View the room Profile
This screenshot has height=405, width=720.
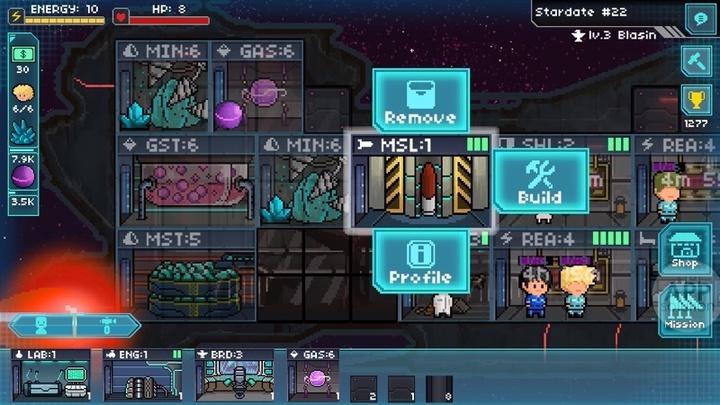[420, 261]
